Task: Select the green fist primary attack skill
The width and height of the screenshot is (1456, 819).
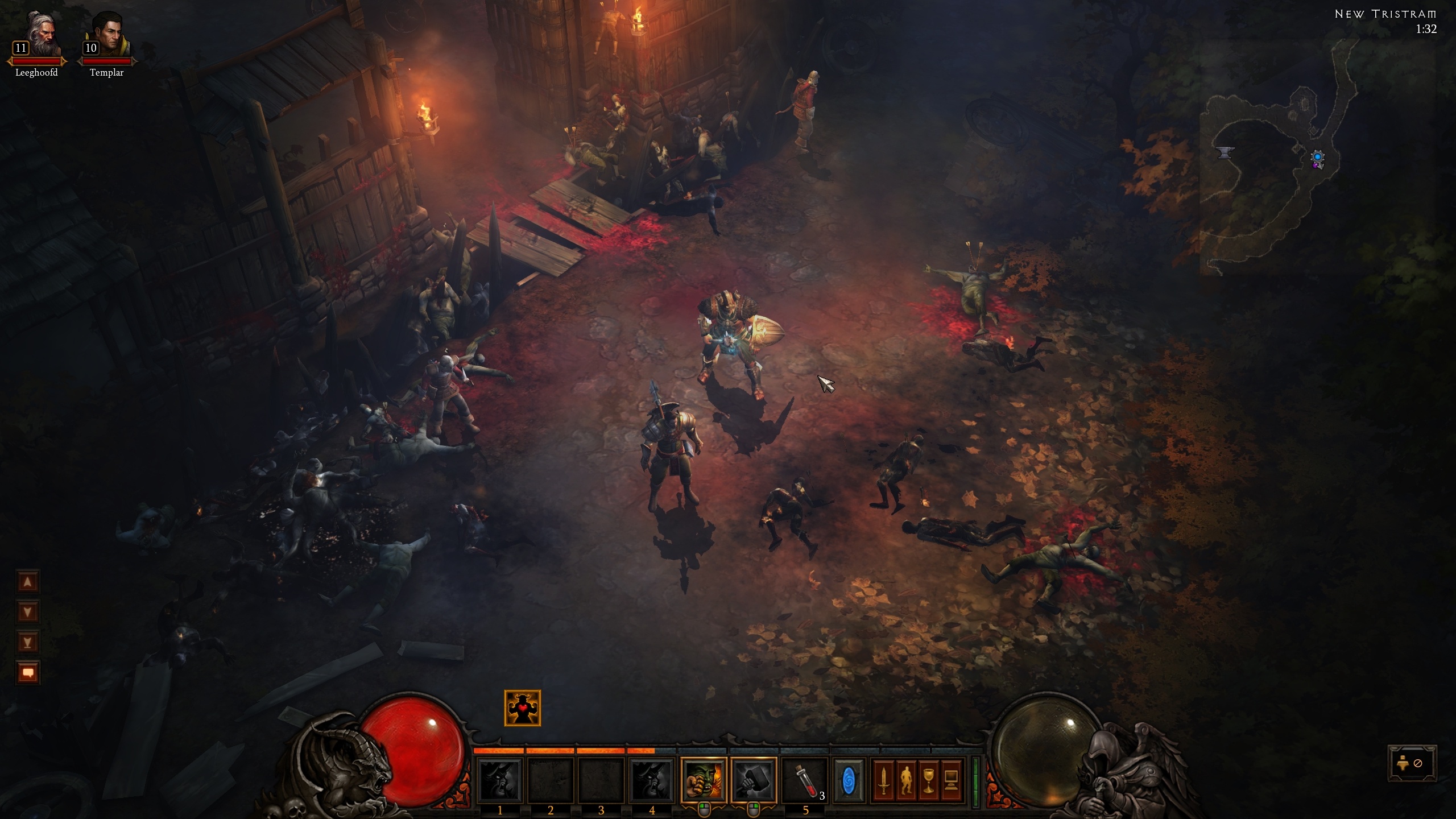Action: pyautogui.click(x=704, y=780)
